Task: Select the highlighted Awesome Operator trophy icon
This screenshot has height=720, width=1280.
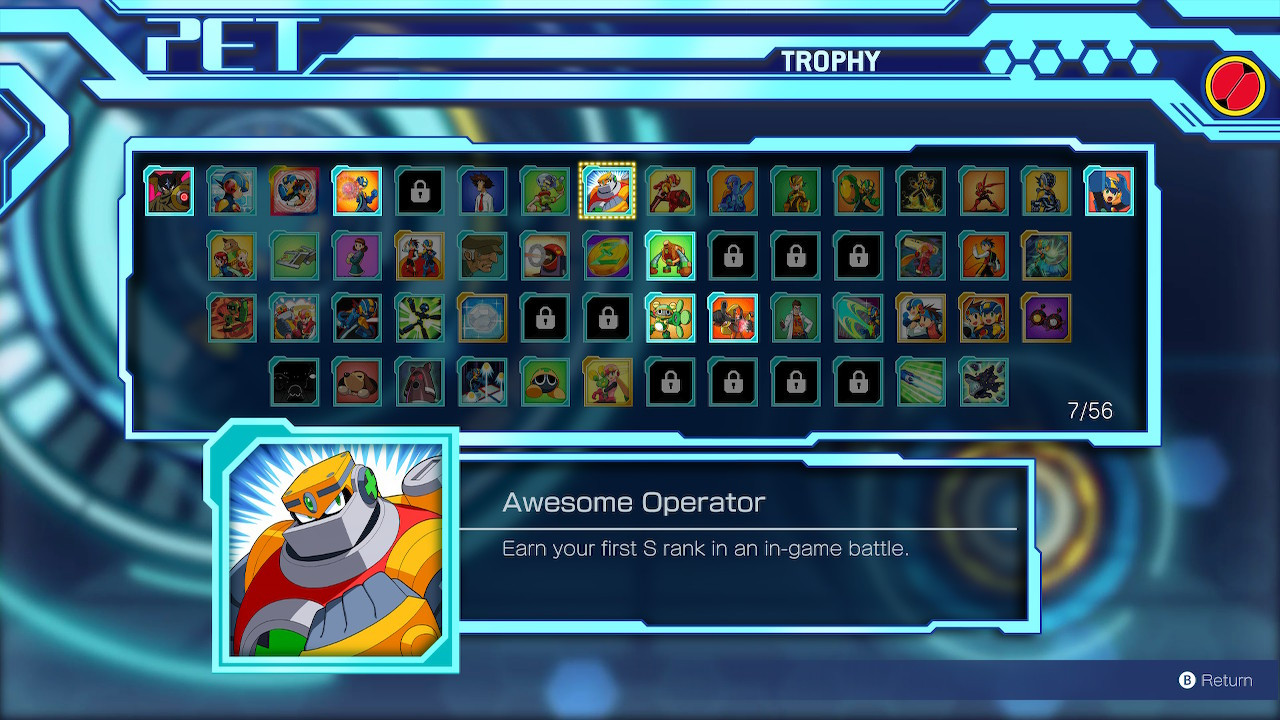Action: [608, 191]
